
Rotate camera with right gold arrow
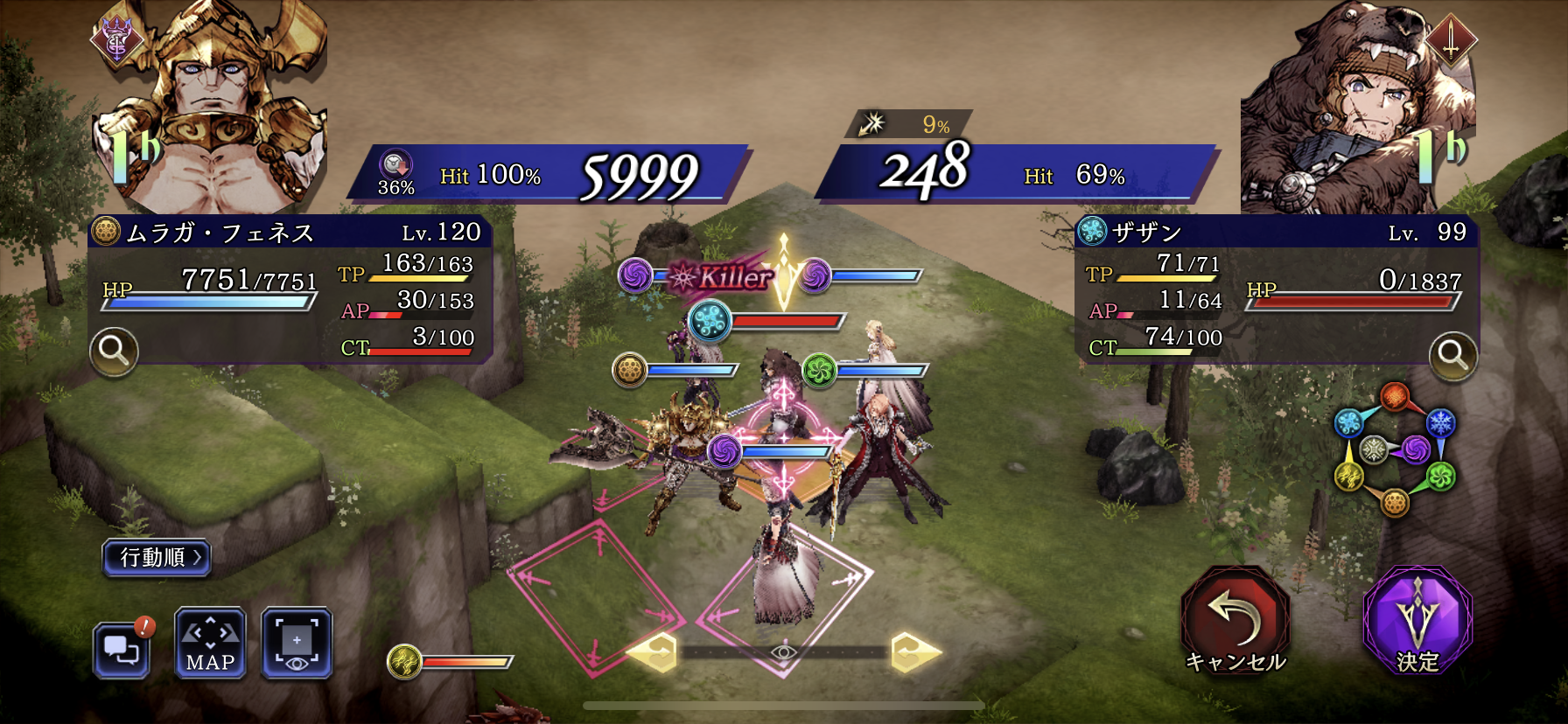913,652
